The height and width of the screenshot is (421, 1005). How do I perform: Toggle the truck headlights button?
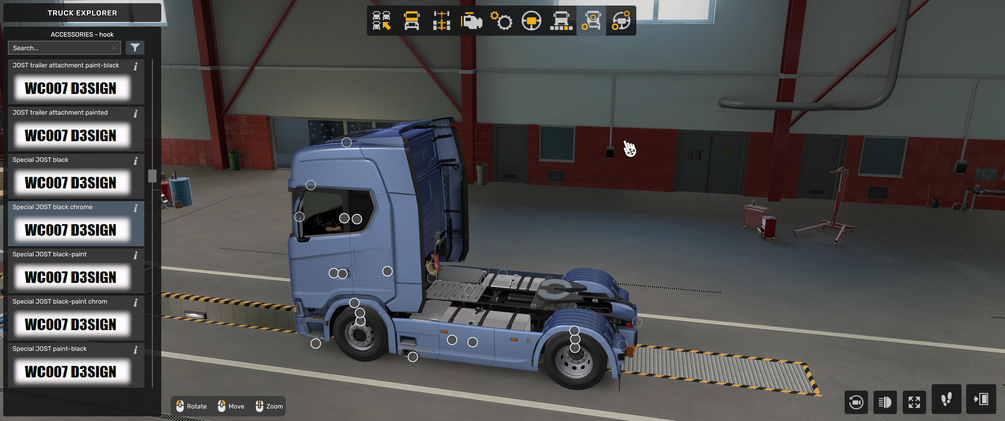coord(885,401)
